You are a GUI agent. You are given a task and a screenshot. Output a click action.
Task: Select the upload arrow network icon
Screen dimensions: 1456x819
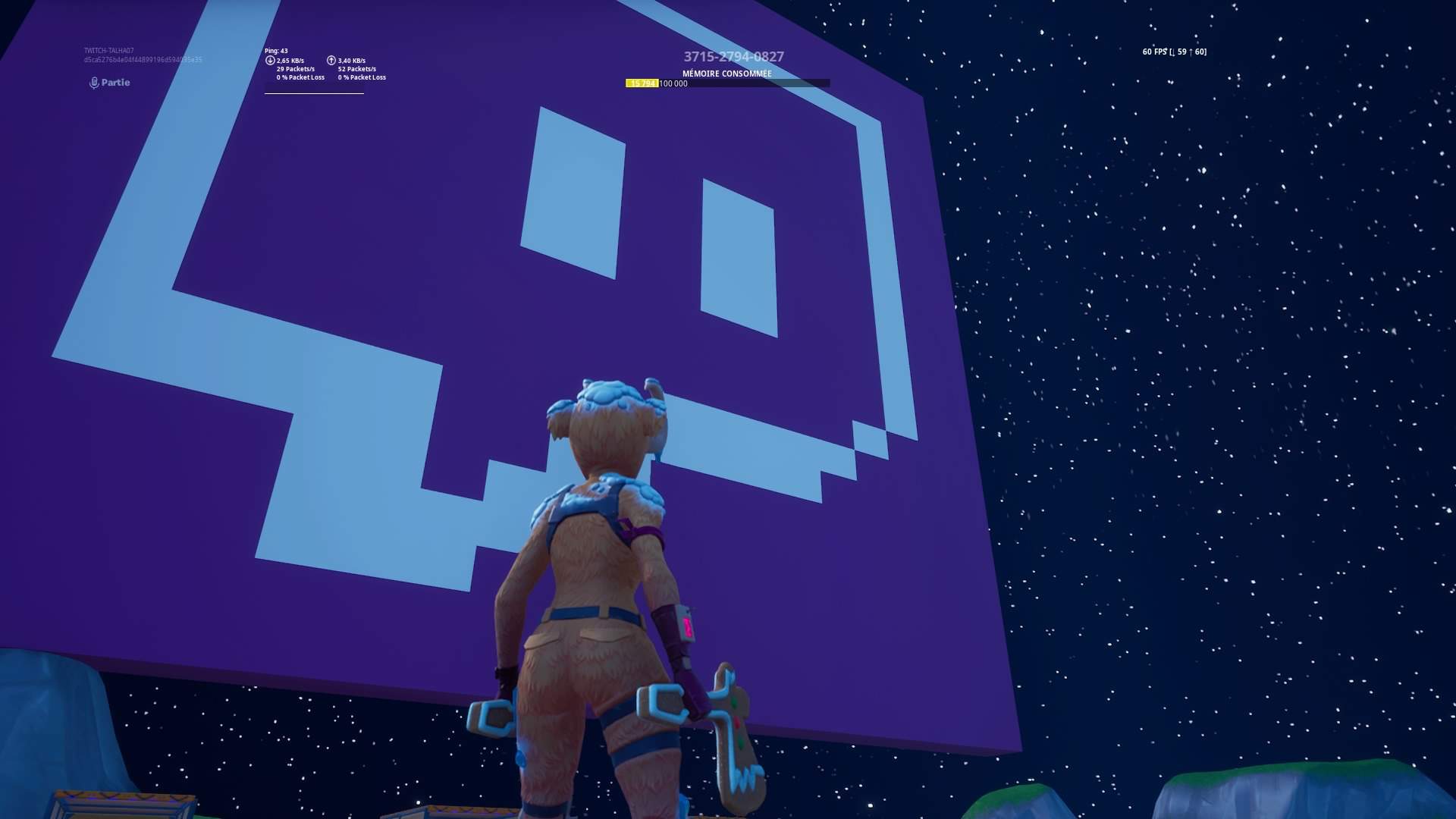[x=331, y=60]
